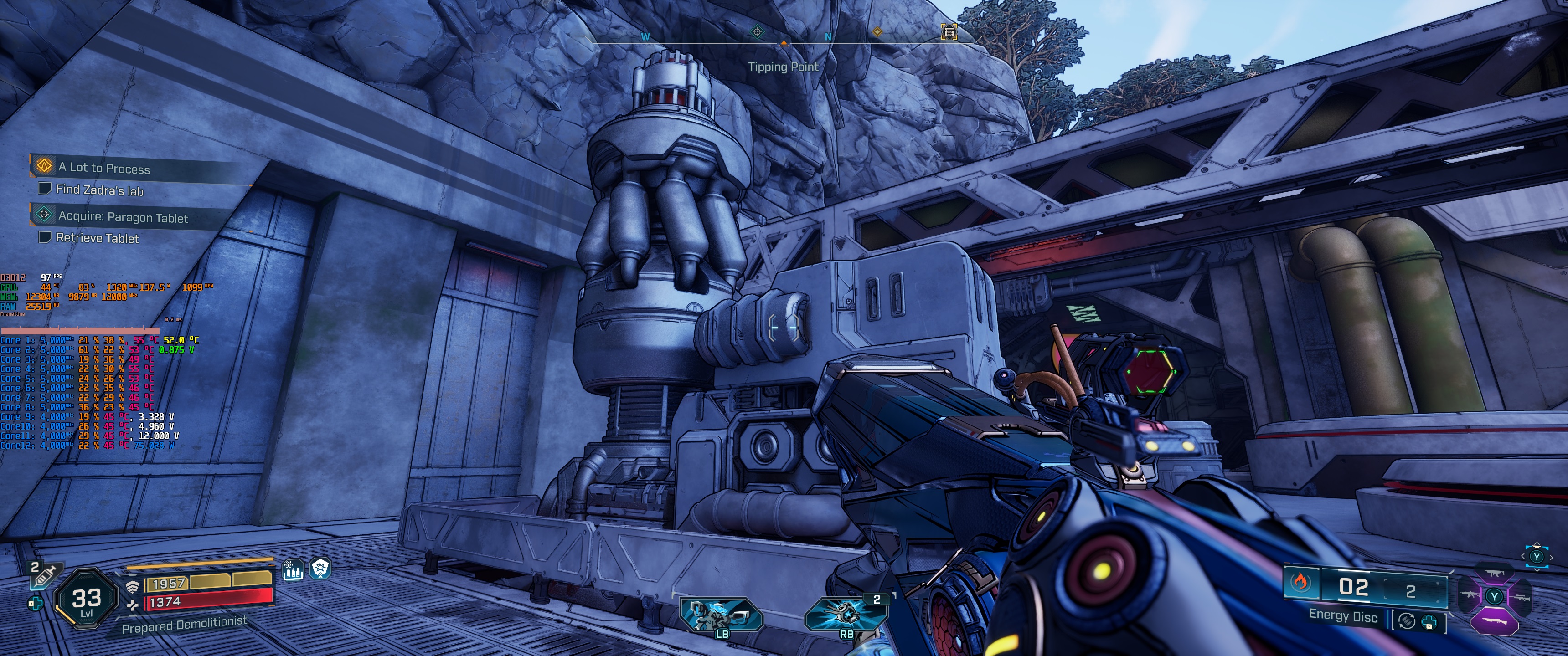
Task: Click the teal crosshair marker on the compass
Action: 757,31
